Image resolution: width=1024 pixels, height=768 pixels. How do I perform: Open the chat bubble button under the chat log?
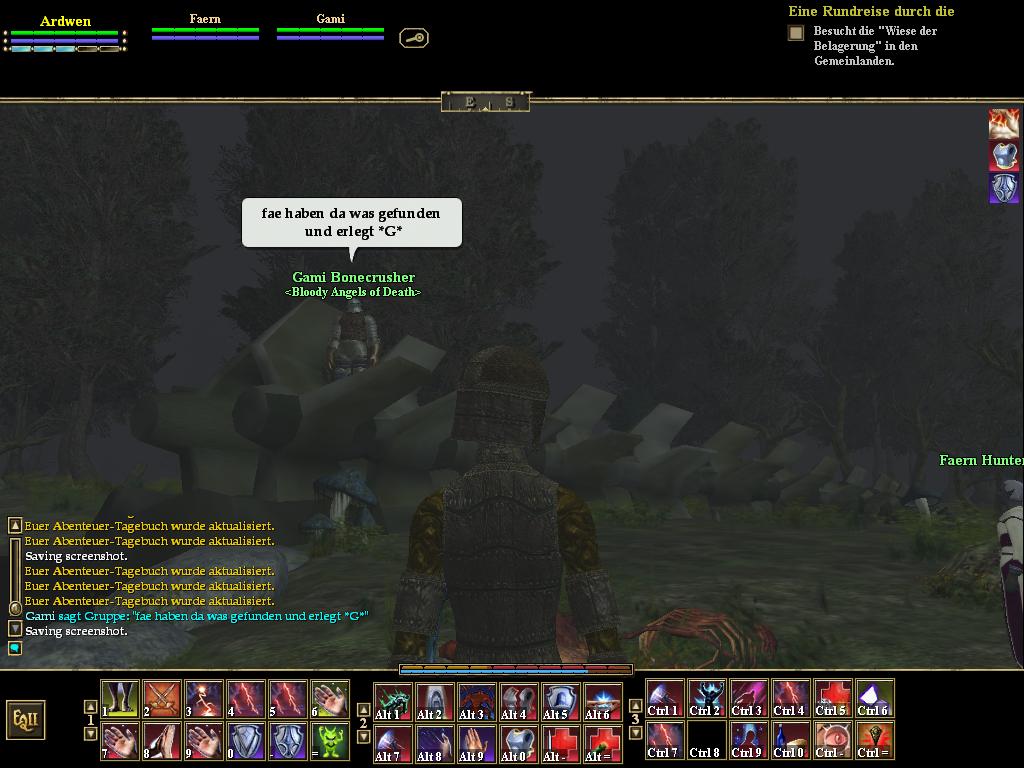click(15, 648)
